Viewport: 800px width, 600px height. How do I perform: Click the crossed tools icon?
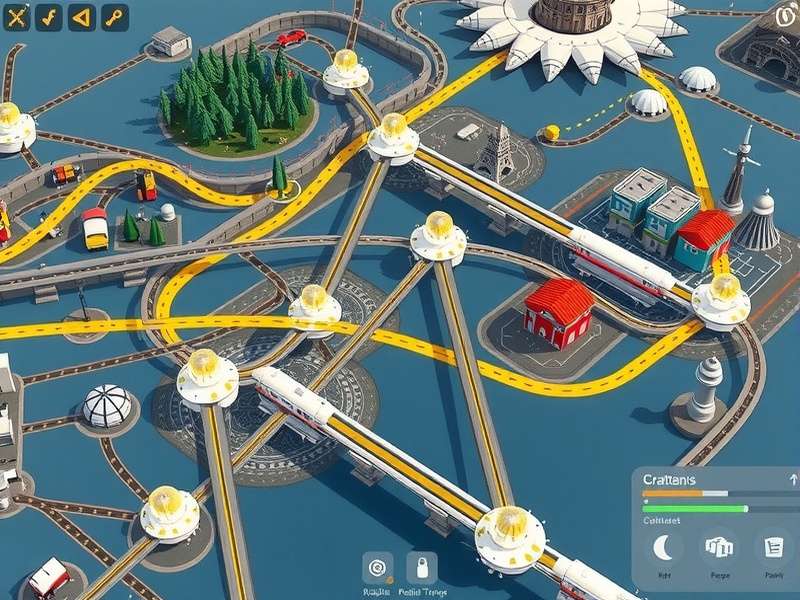pyautogui.click(x=16, y=17)
